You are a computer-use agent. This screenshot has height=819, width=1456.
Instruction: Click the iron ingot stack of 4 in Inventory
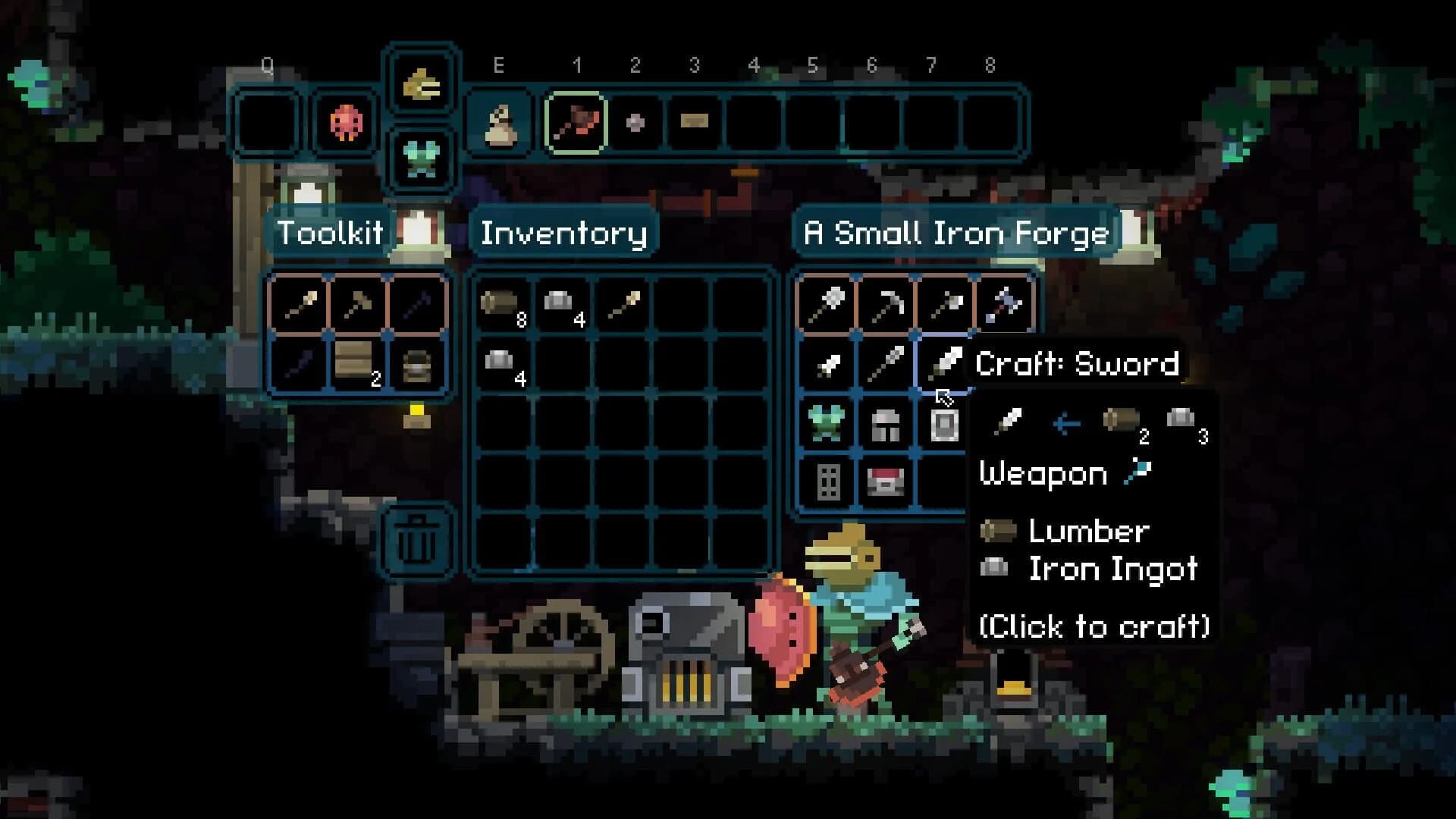[x=561, y=303]
